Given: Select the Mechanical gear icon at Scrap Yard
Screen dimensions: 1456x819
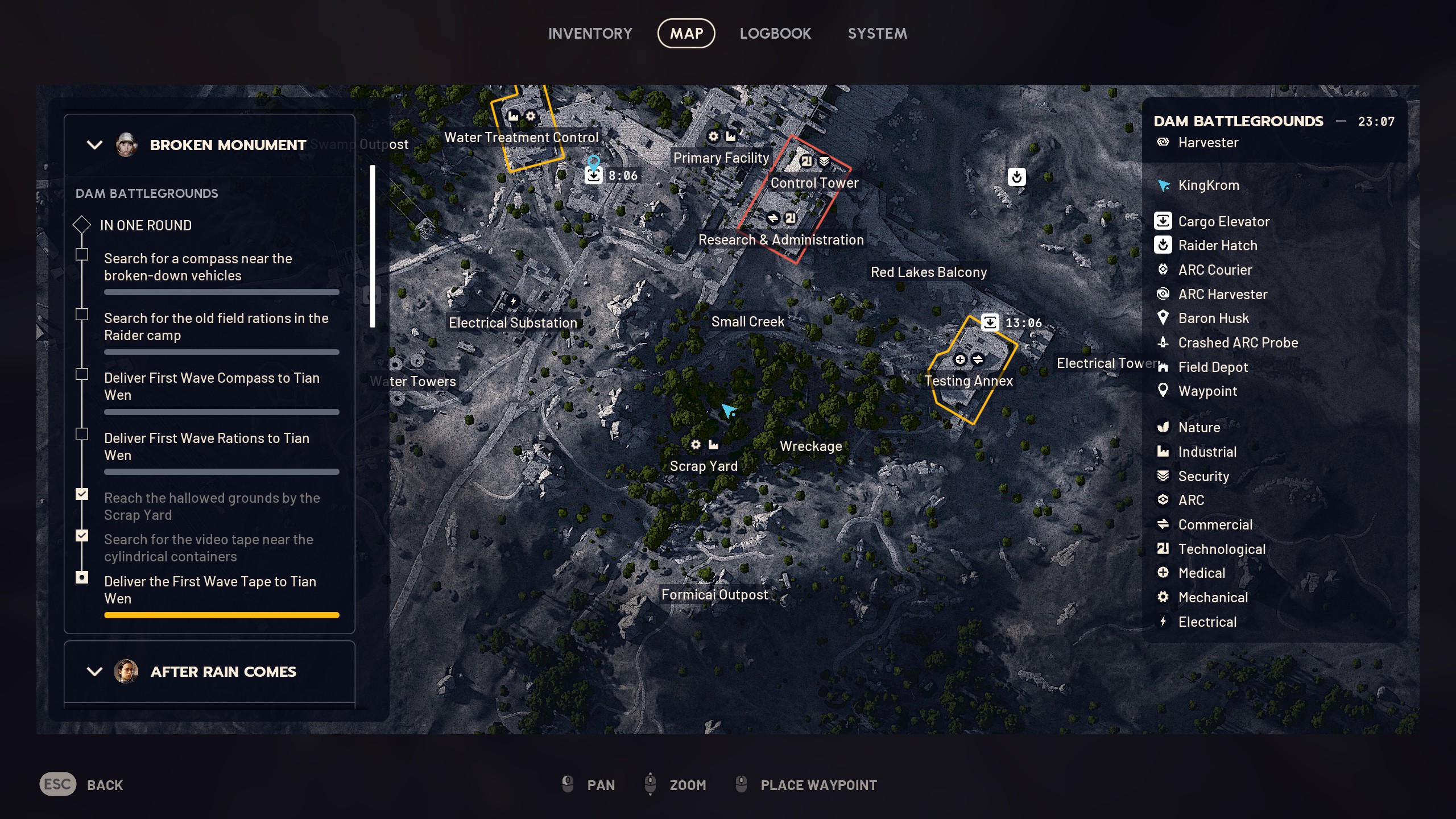Looking at the screenshot, I should (x=695, y=445).
